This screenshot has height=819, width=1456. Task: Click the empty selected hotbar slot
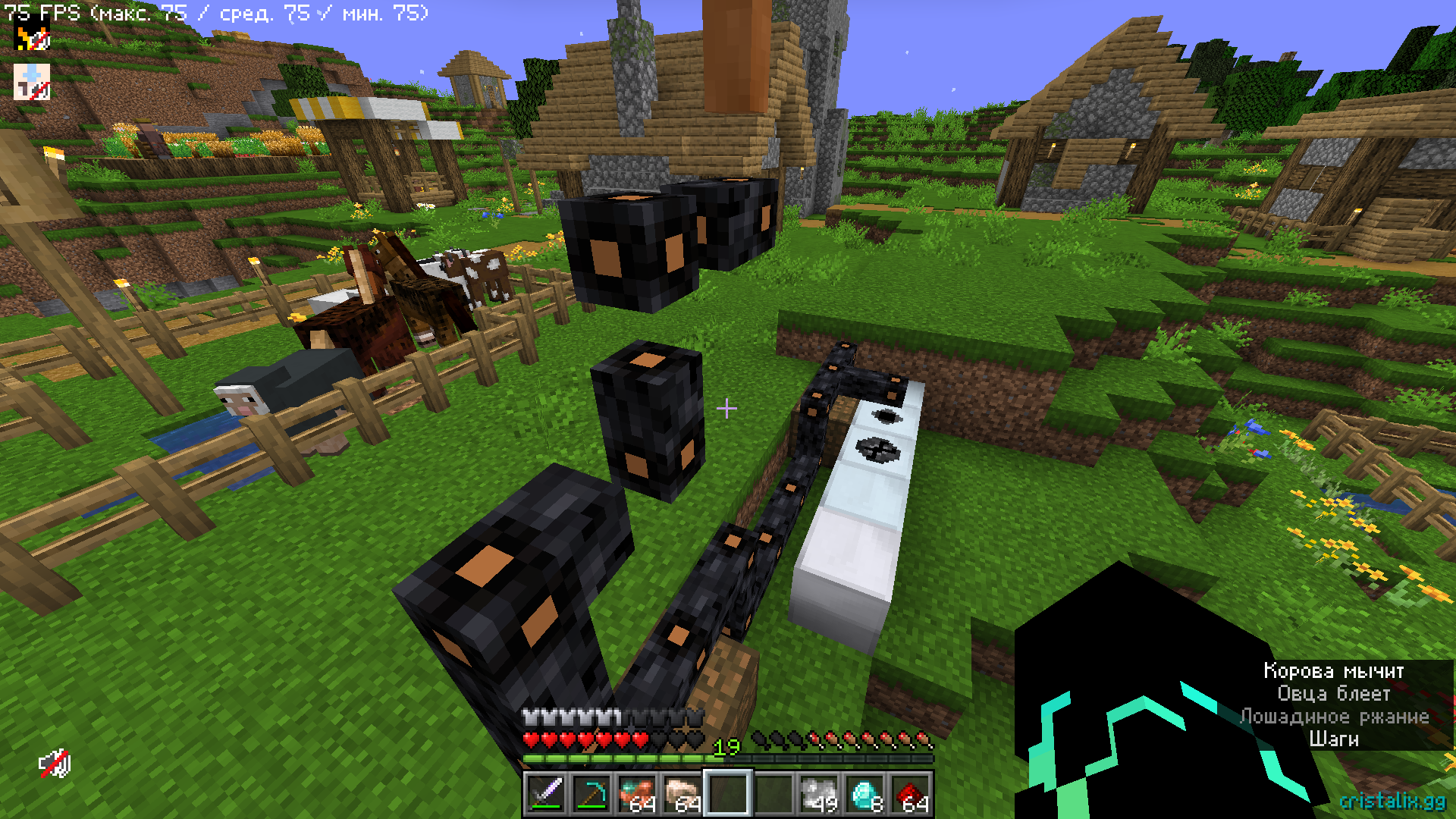tap(729, 792)
